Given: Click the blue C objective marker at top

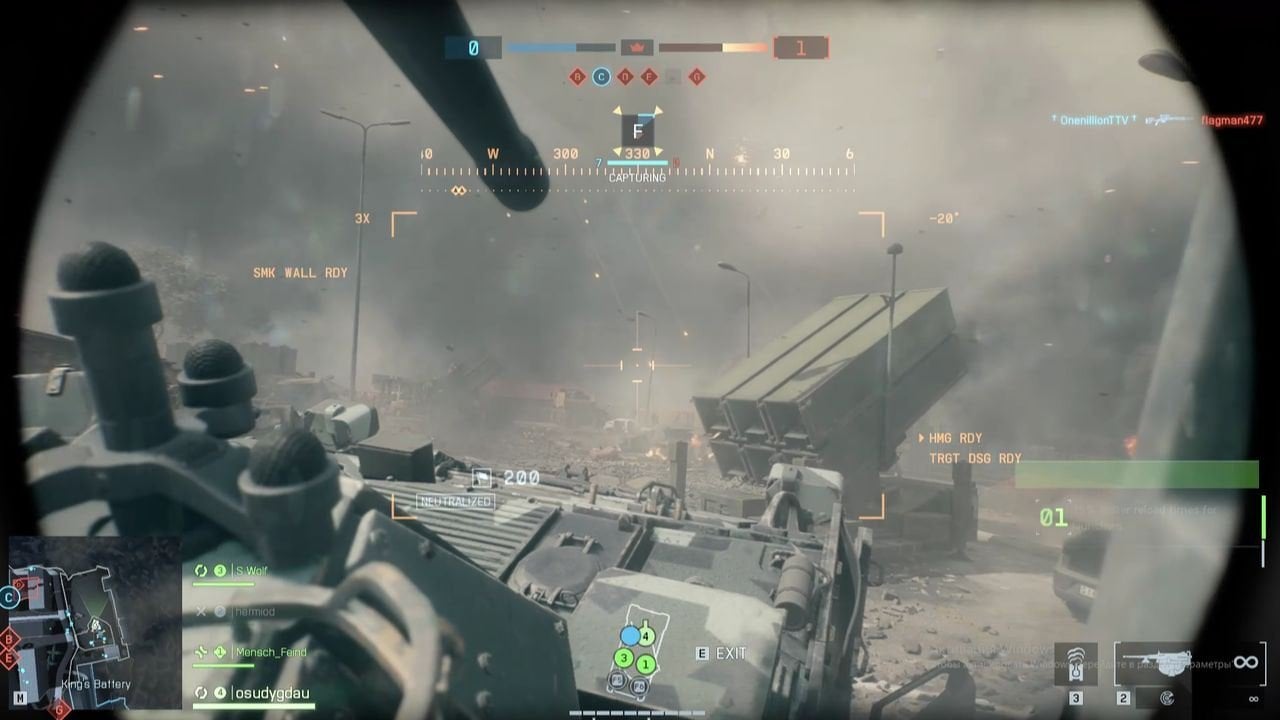Looking at the screenshot, I should [x=601, y=76].
